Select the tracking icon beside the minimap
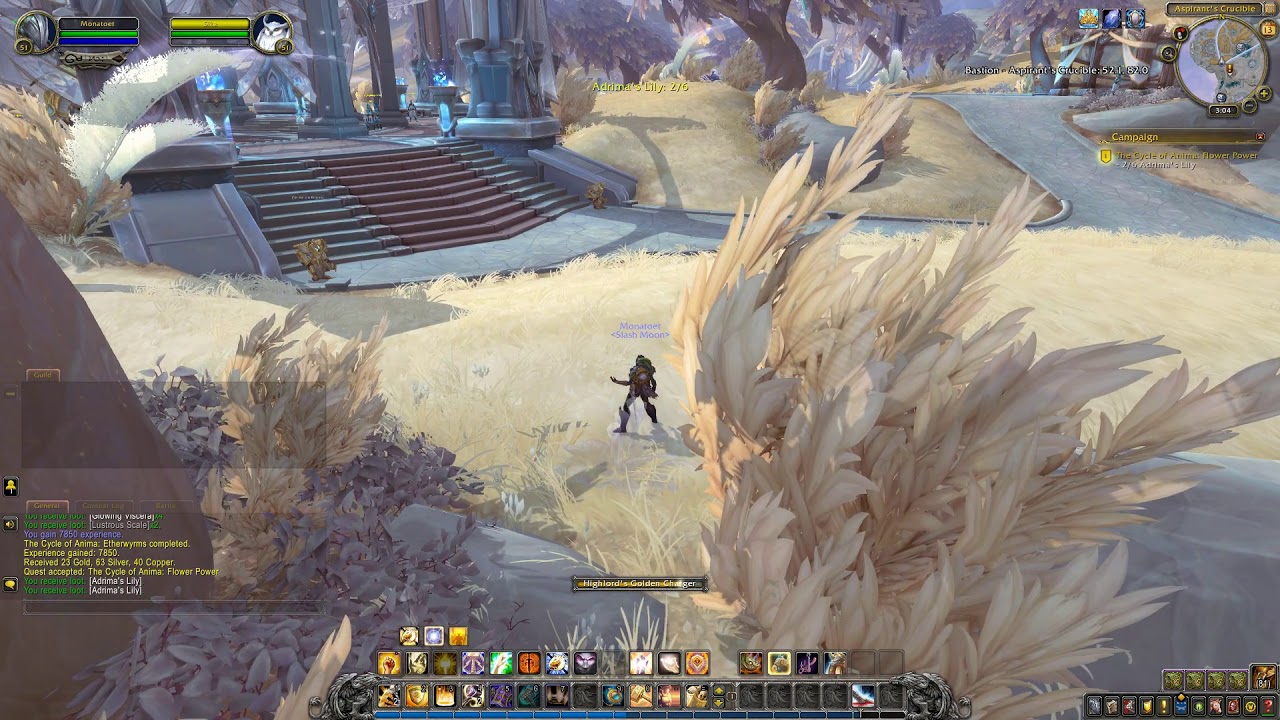 [1168, 52]
